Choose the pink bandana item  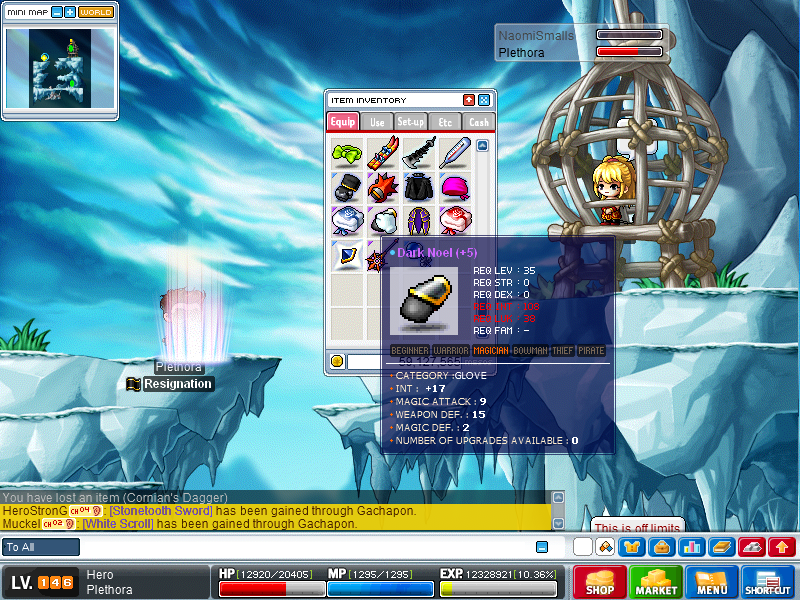pos(454,187)
